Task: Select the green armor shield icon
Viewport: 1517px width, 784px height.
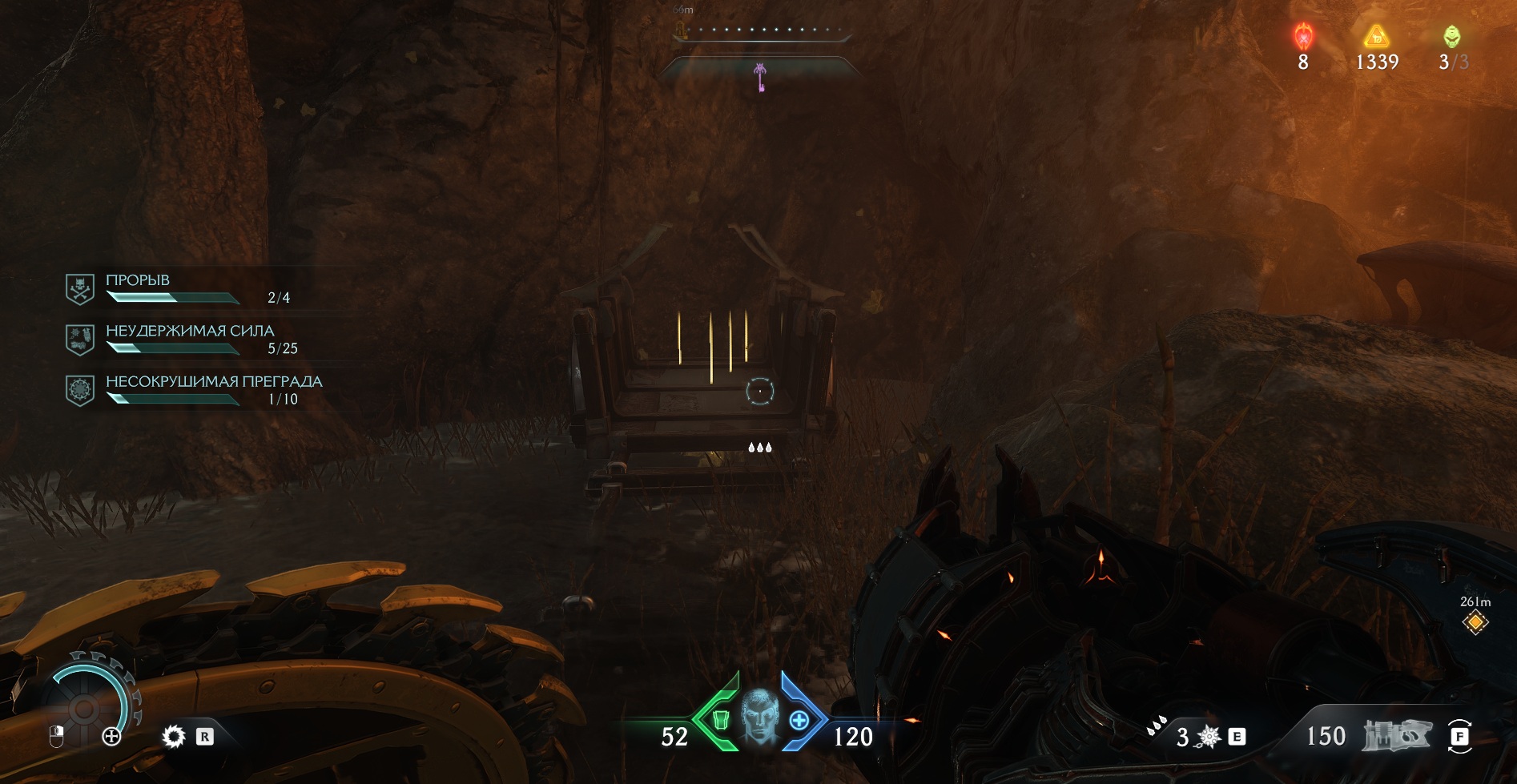Action: pos(720,720)
